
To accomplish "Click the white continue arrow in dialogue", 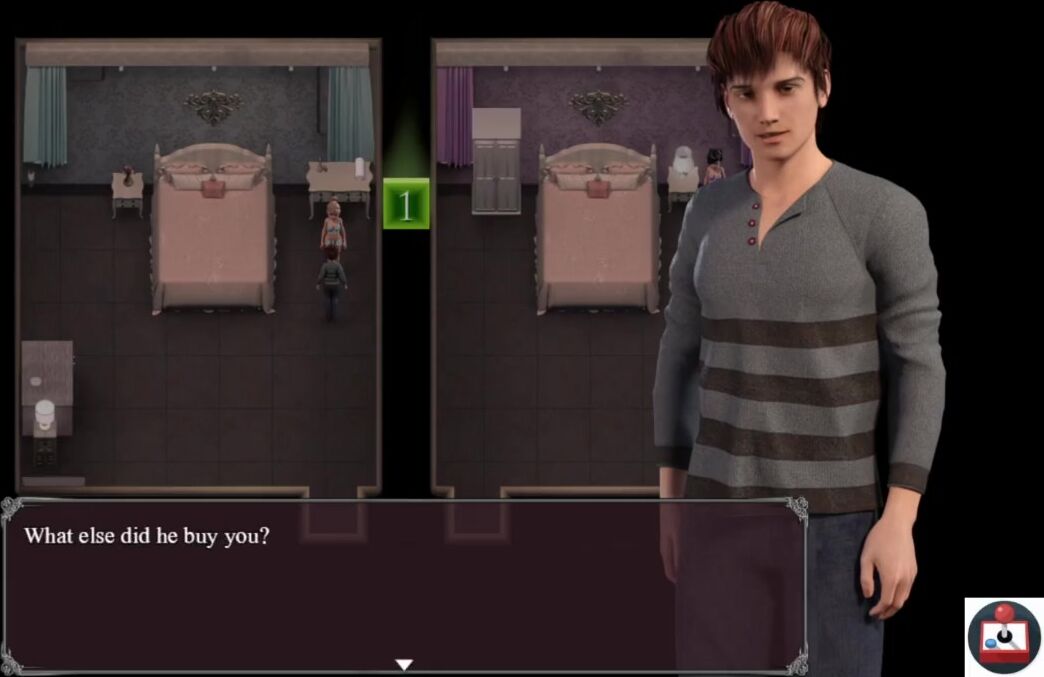I will pos(404,664).
